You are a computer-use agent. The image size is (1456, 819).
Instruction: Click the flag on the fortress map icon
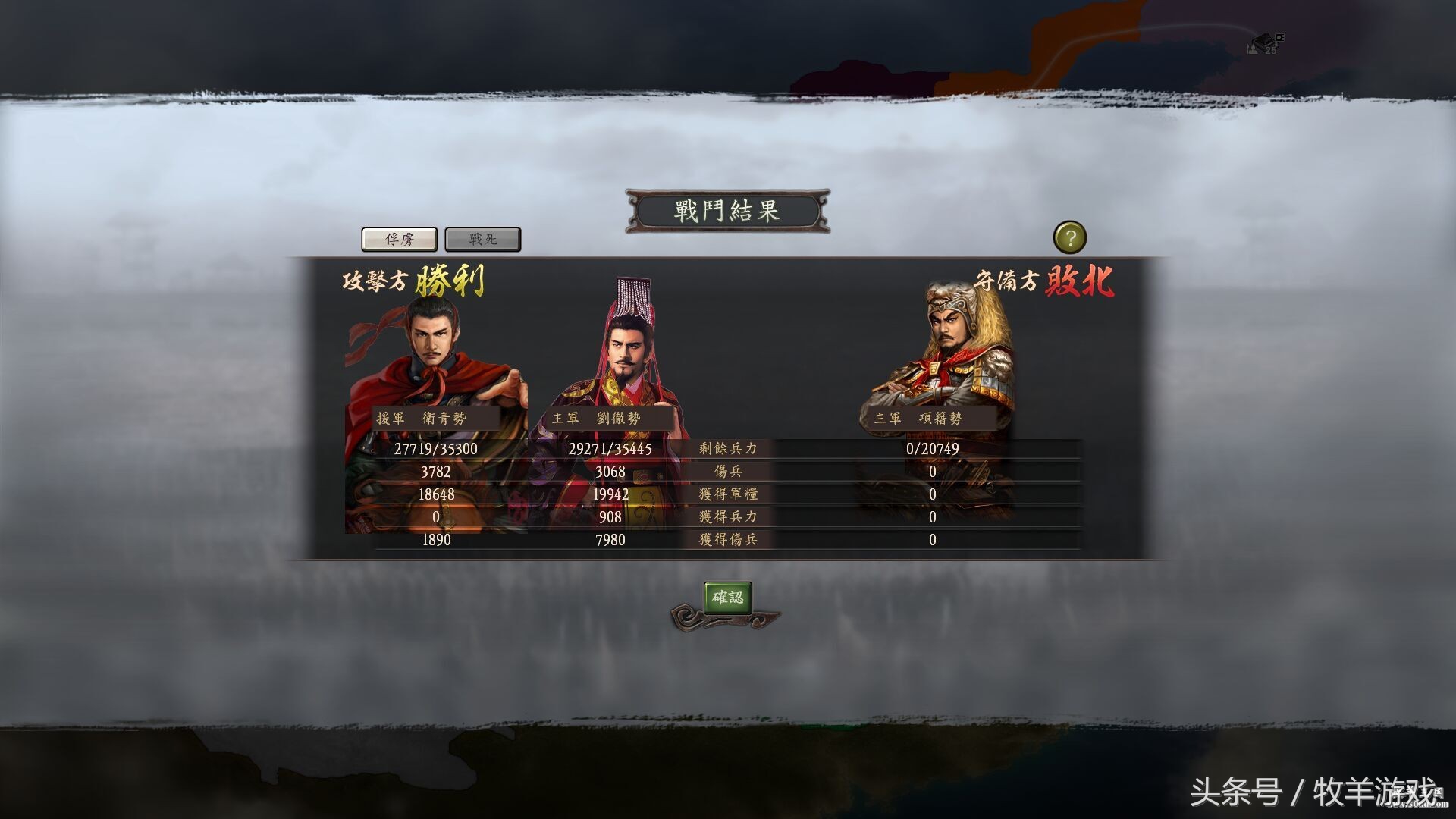pyautogui.click(x=1280, y=38)
